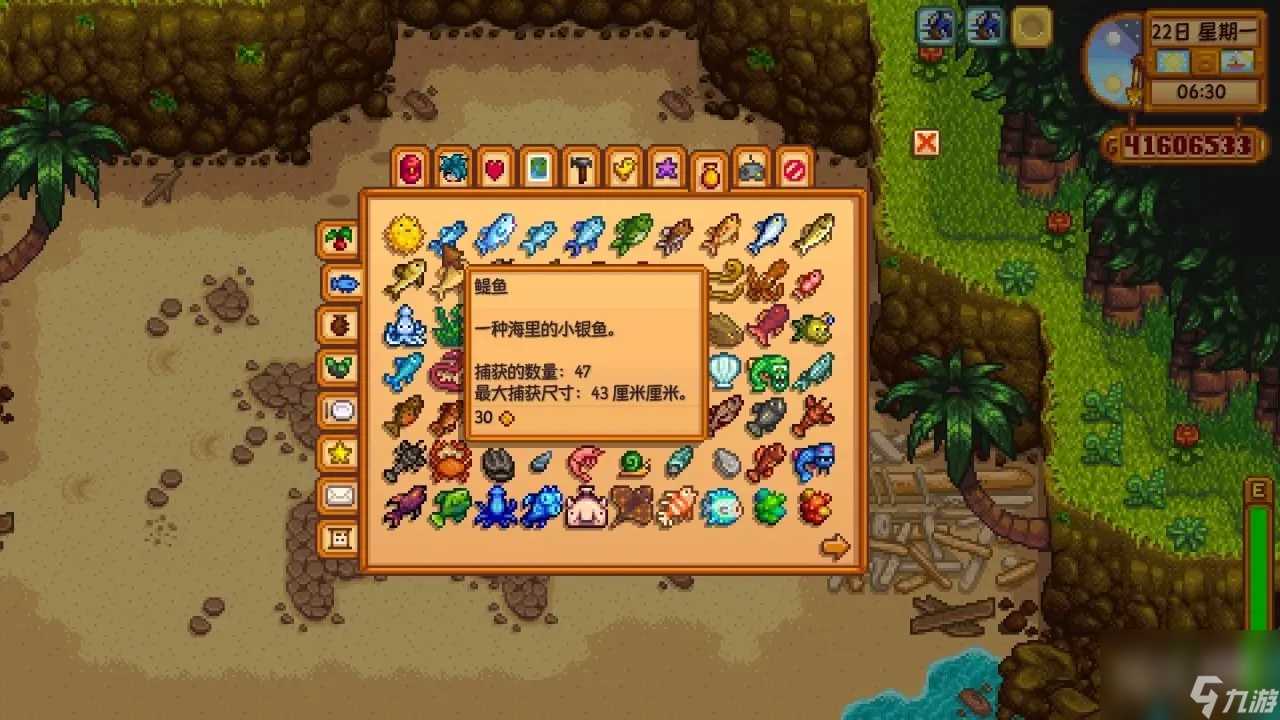Select the Shipped Items collection tab
The width and height of the screenshot is (1280, 720).
pyautogui.click(x=340, y=240)
